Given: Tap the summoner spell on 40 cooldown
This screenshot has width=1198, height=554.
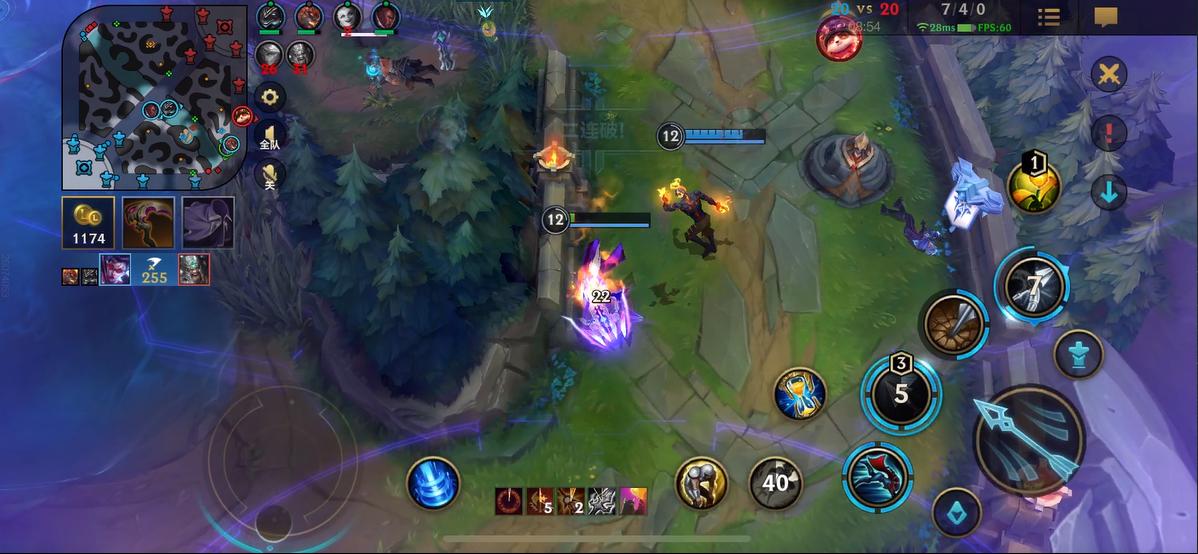Looking at the screenshot, I should 775,483.
